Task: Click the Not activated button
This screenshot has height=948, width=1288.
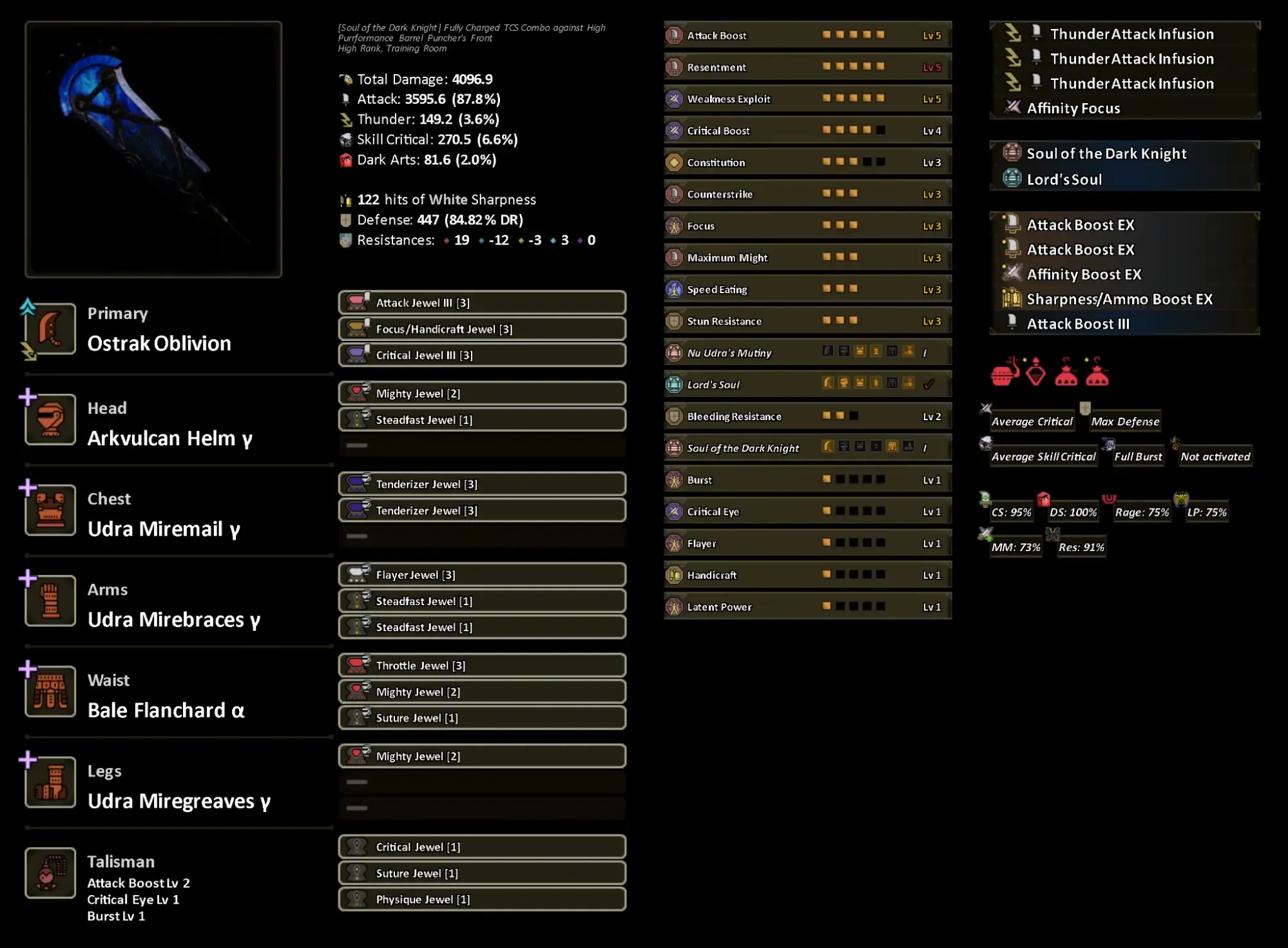Action: coord(1214,456)
